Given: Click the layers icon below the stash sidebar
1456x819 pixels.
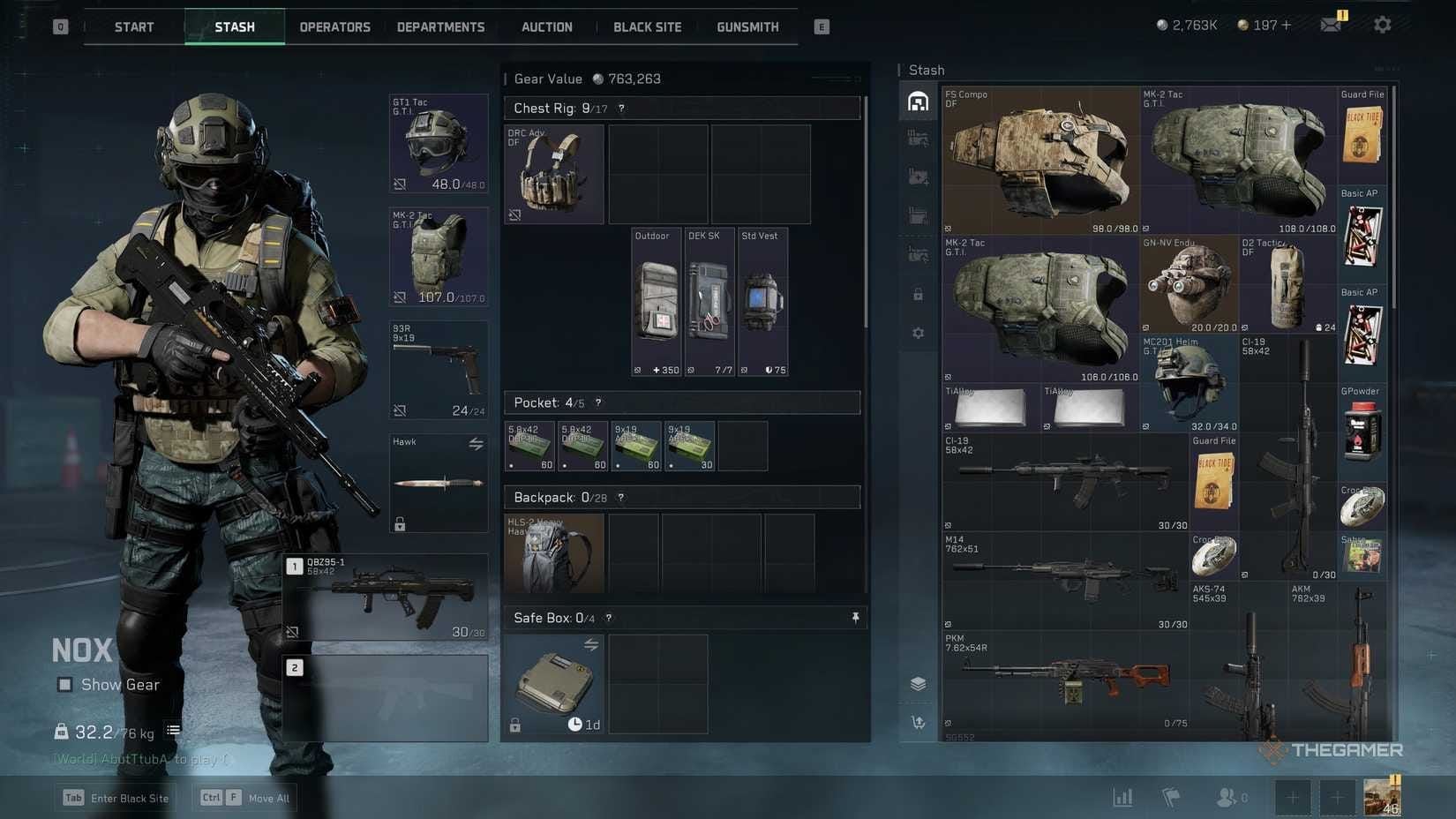Looking at the screenshot, I should (918, 682).
